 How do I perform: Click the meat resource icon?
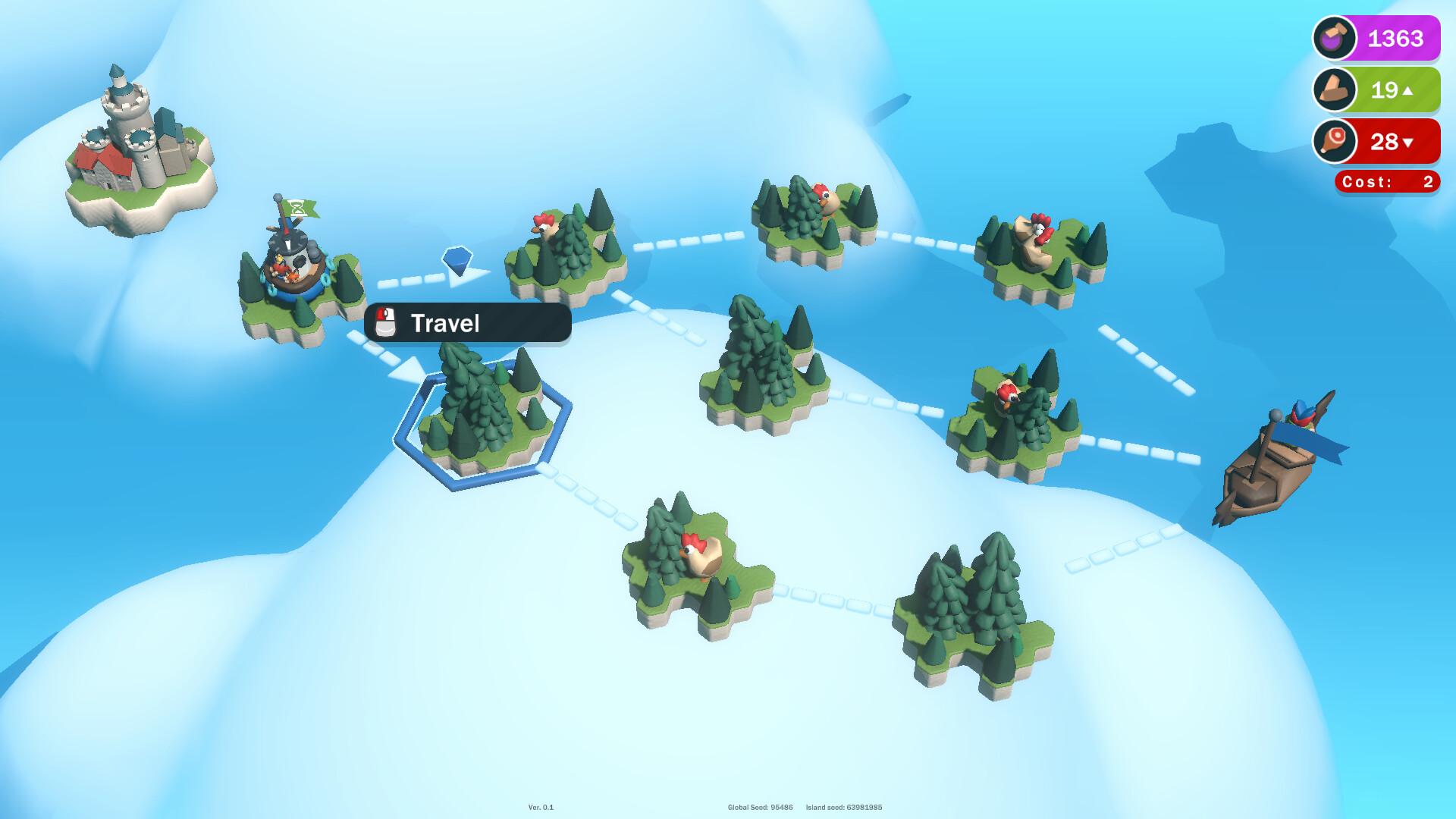tap(1334, 142)
